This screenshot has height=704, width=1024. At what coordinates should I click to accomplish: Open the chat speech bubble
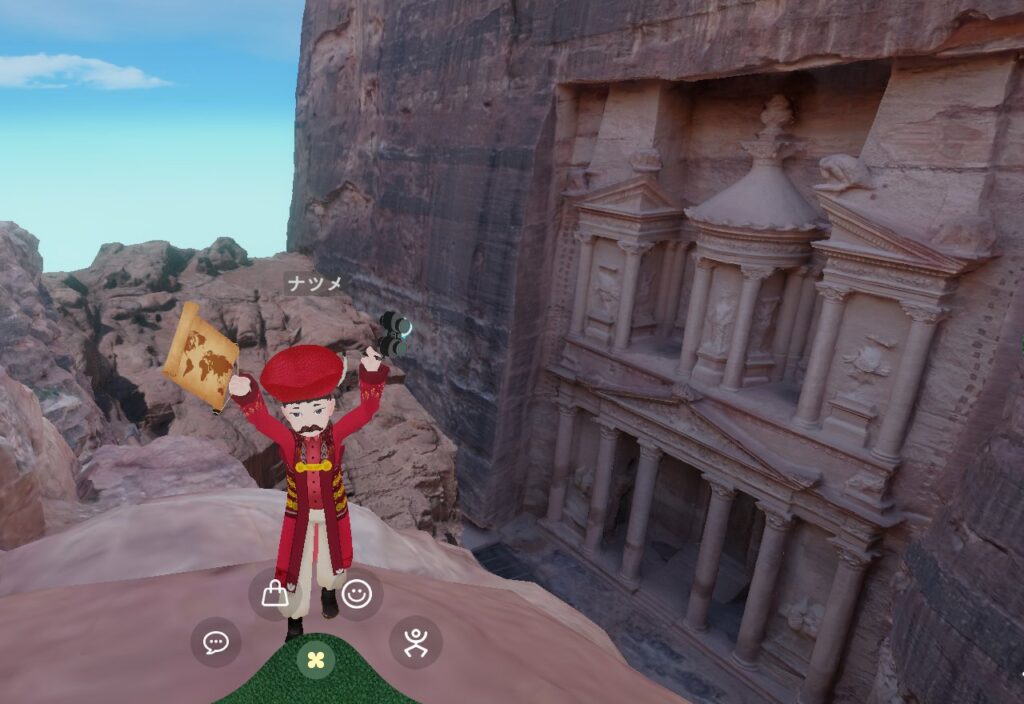coord(216,642)
